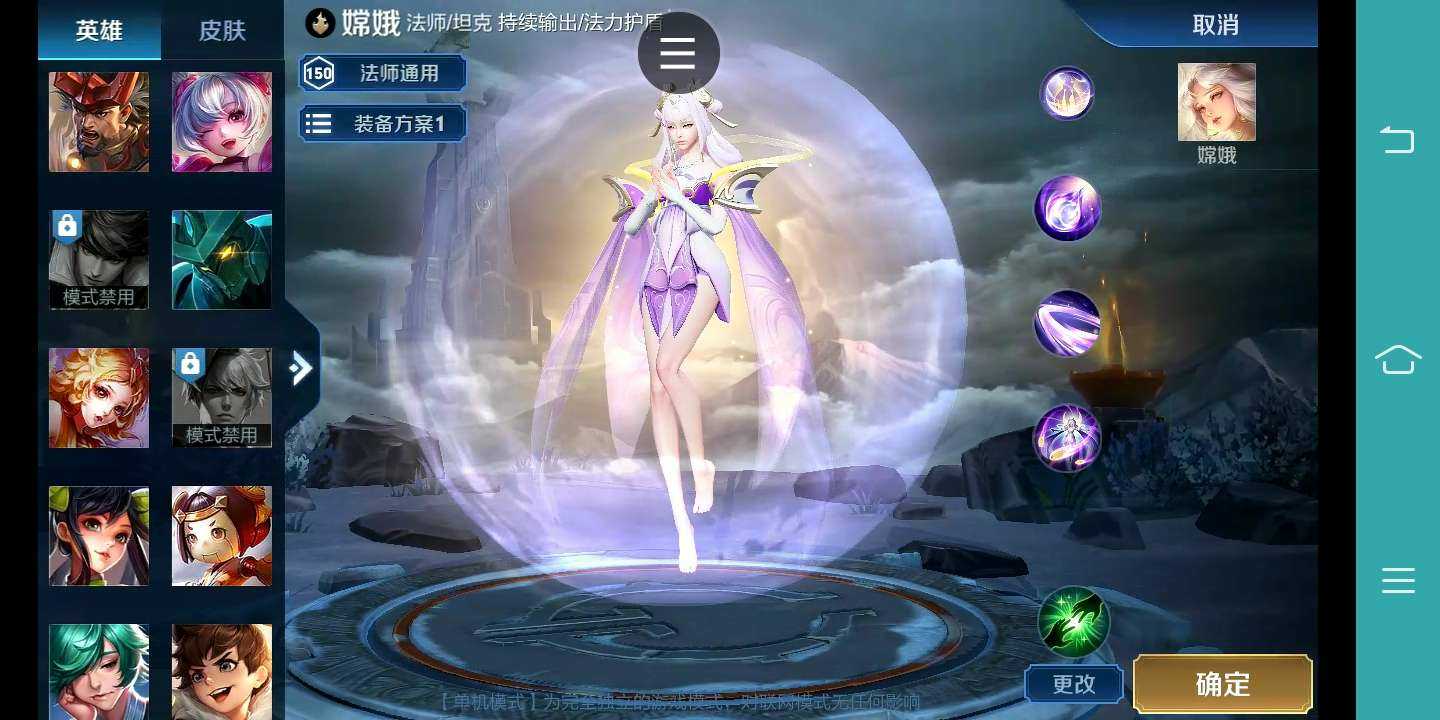Select Chang'e's ultimate skill icon
The width and height of the screenshot is (1440, 720).
point(1068,436)
